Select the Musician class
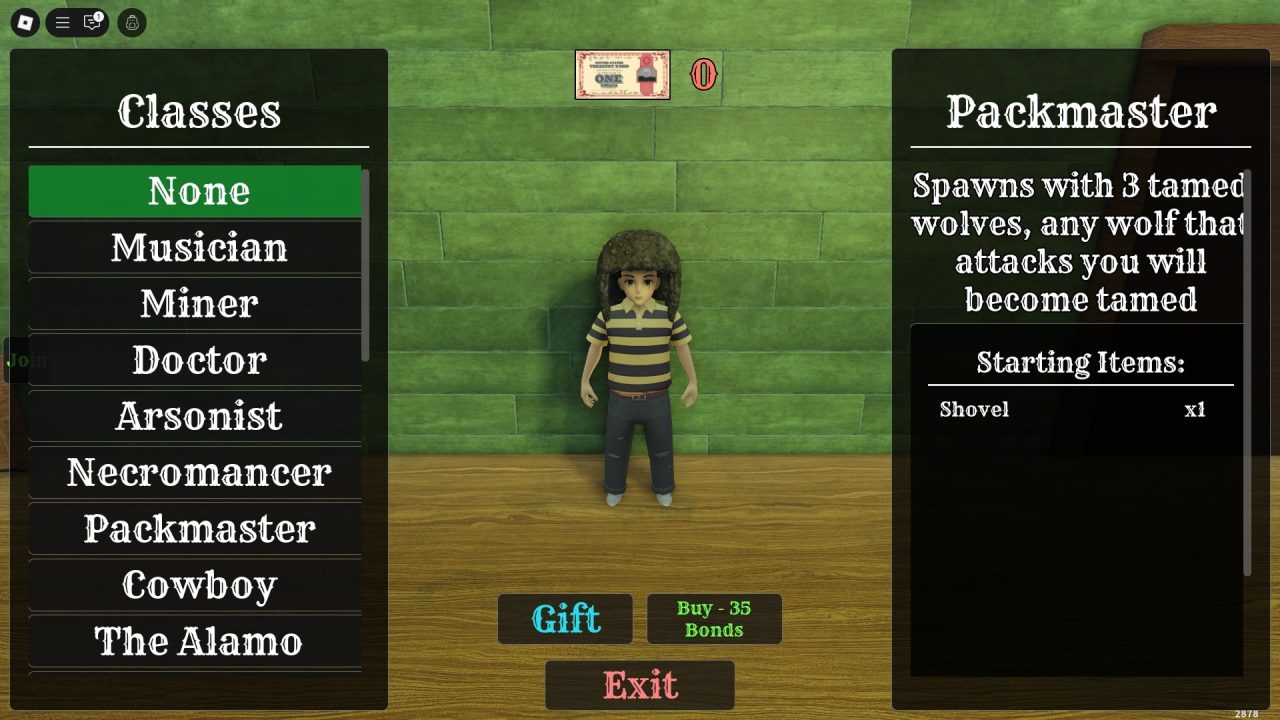Image resolution: width=1280 pixels, height=720 pixels. click(196, 248)
